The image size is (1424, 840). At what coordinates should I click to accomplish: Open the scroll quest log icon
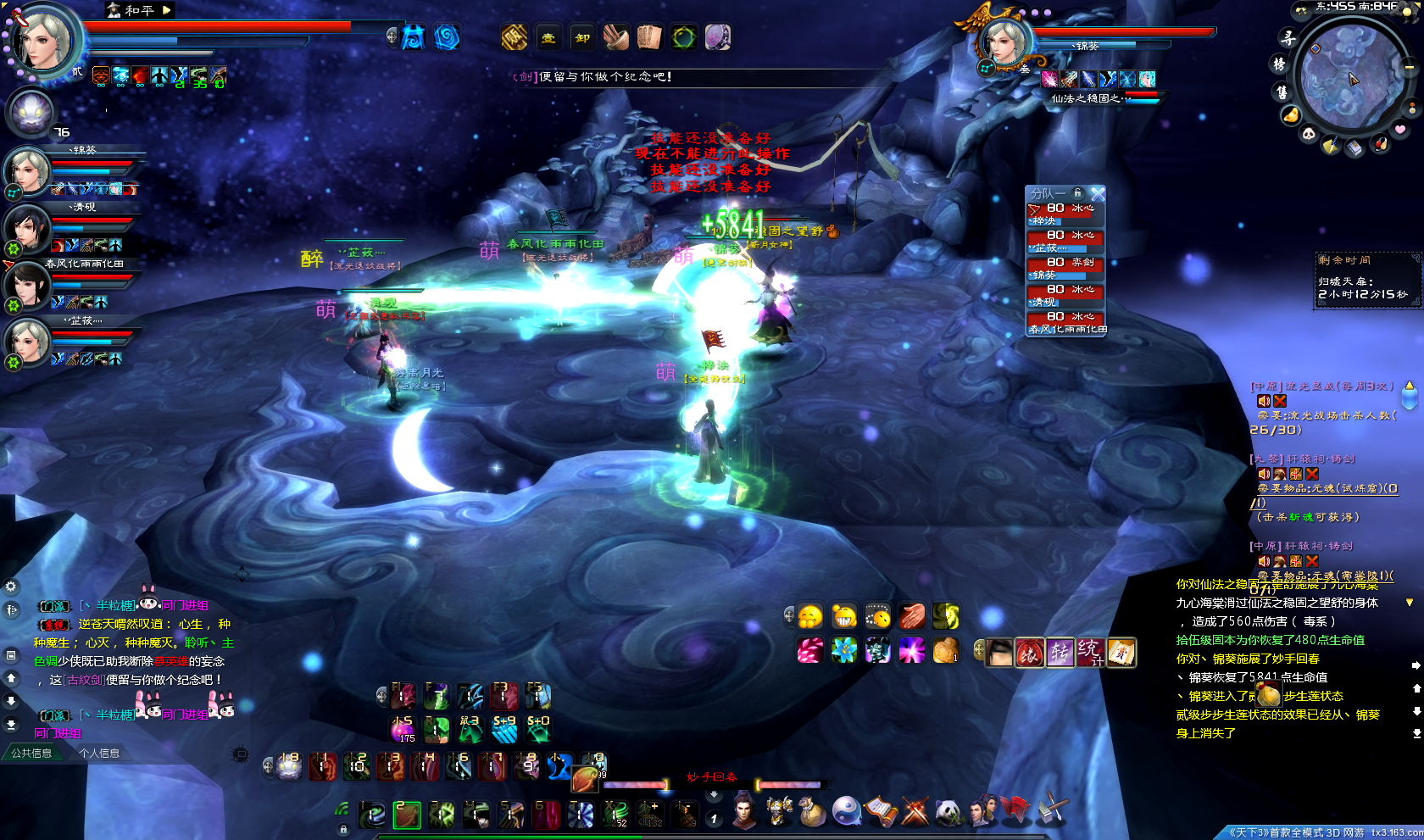point(881,812)
